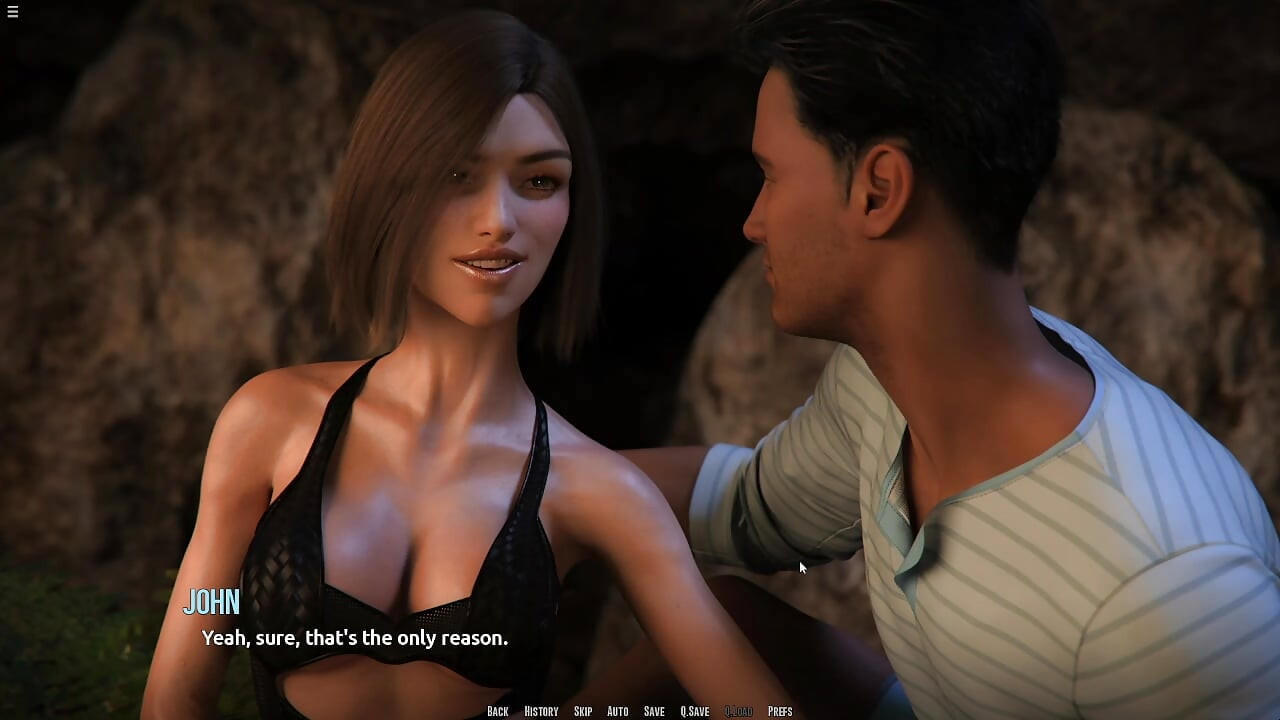
Task: Perform a quick save with Q.Save
Action: point(695,711)
